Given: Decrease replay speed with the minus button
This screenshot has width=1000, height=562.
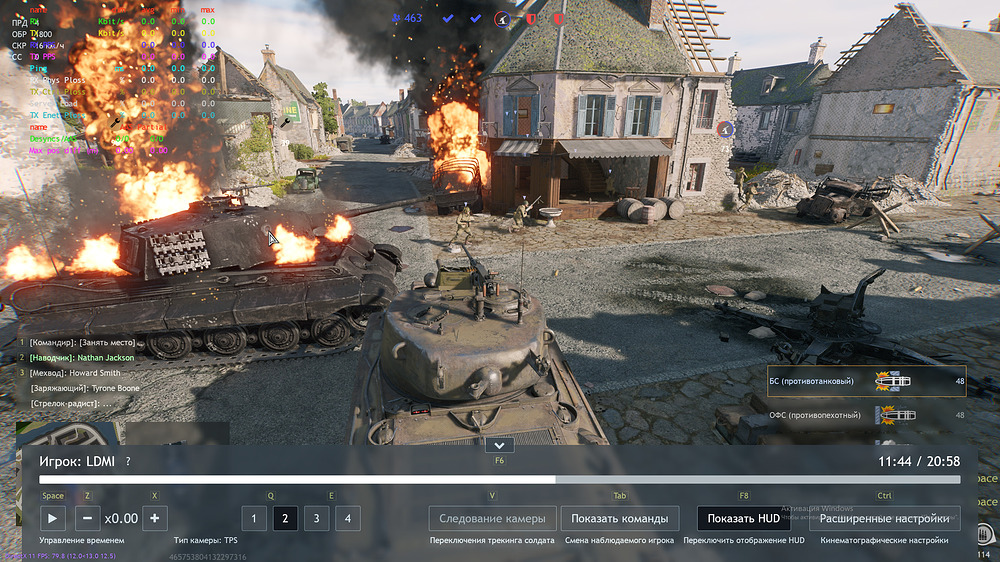Looking at the screenshot, I should 87,518.
